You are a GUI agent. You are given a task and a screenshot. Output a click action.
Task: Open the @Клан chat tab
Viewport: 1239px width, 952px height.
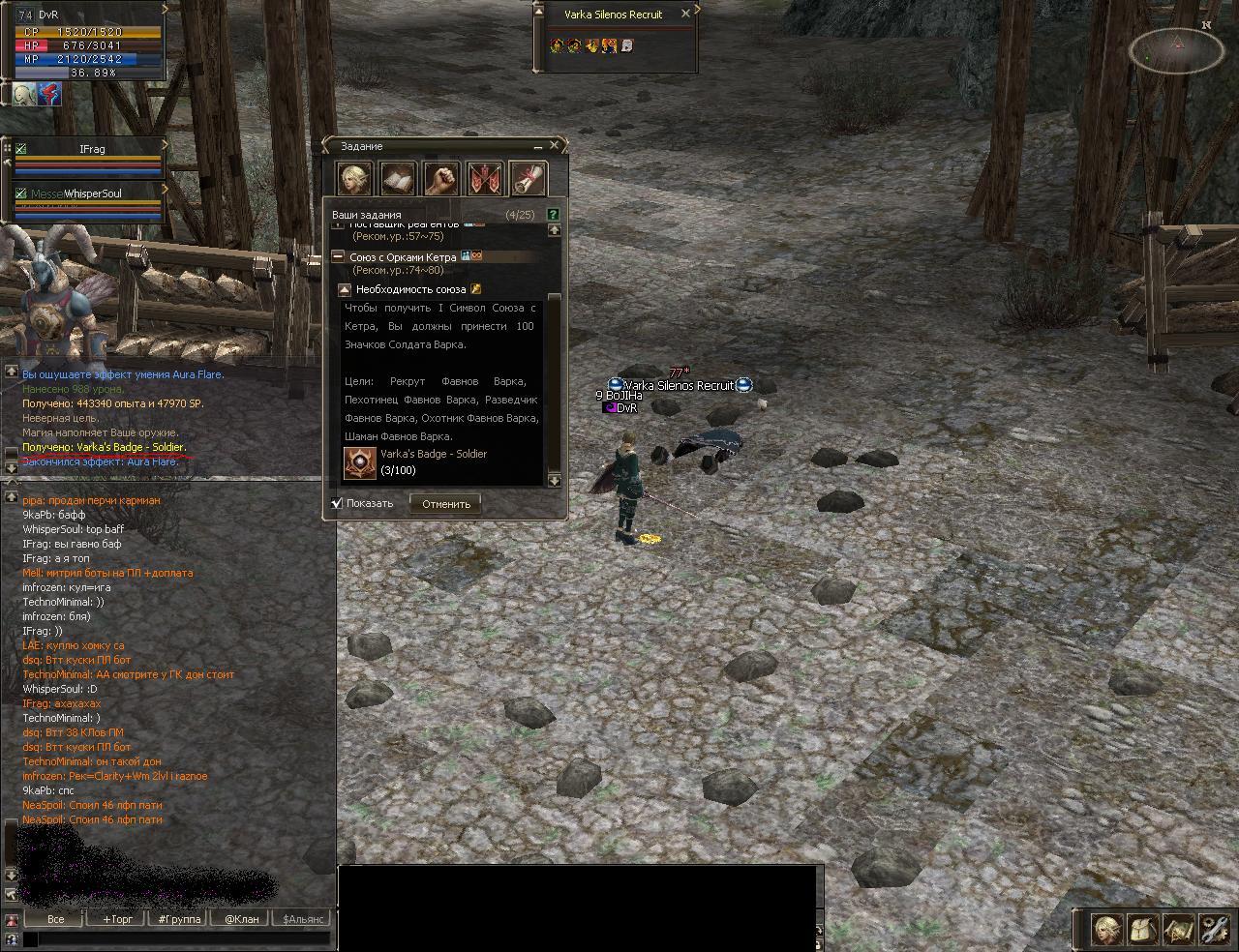click(x=242, y=919)
